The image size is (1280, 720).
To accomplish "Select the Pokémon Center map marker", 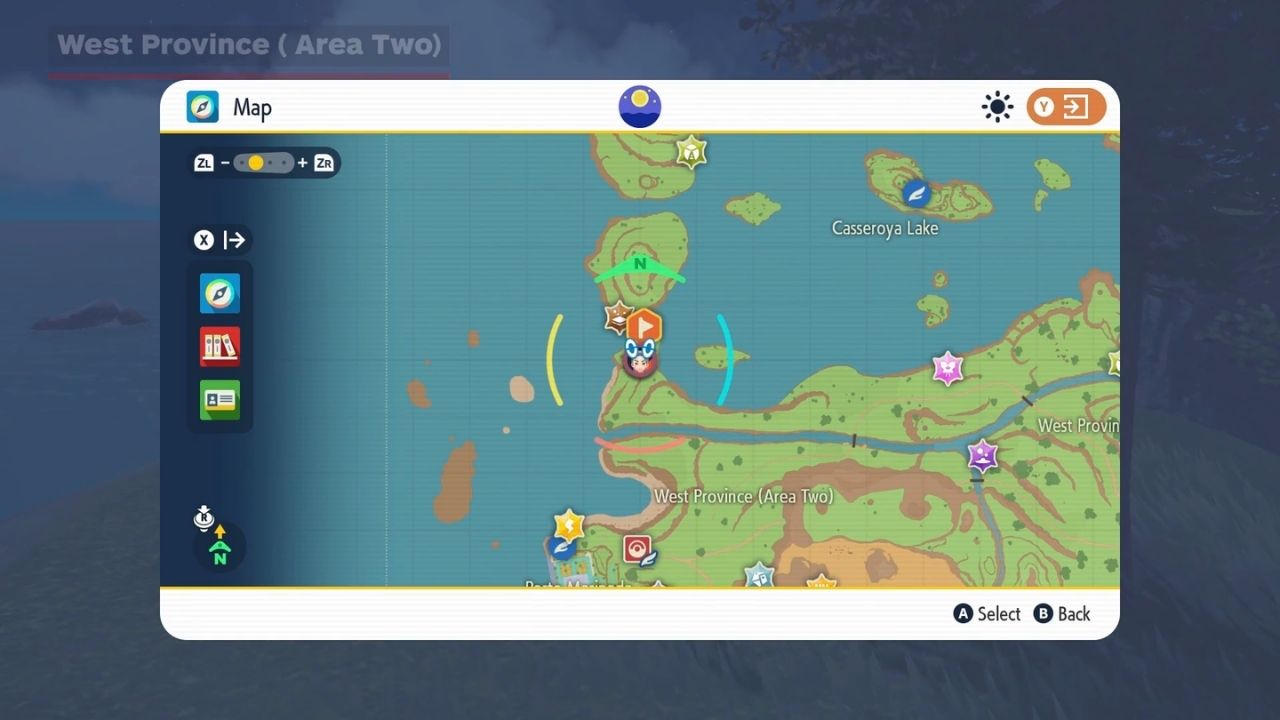I will [x=637, y=549].
